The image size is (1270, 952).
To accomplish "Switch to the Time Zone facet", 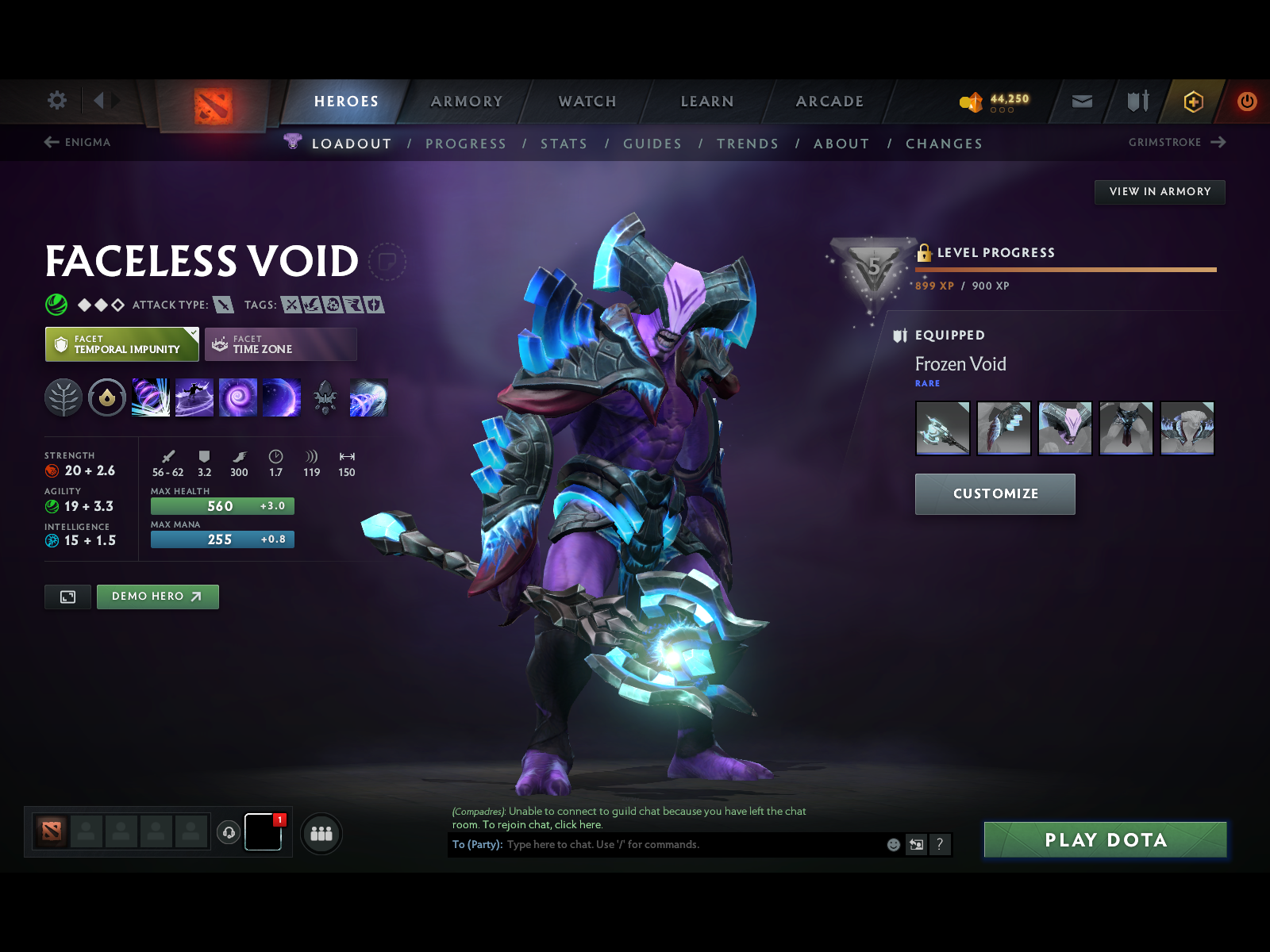I will coord(280,344).
